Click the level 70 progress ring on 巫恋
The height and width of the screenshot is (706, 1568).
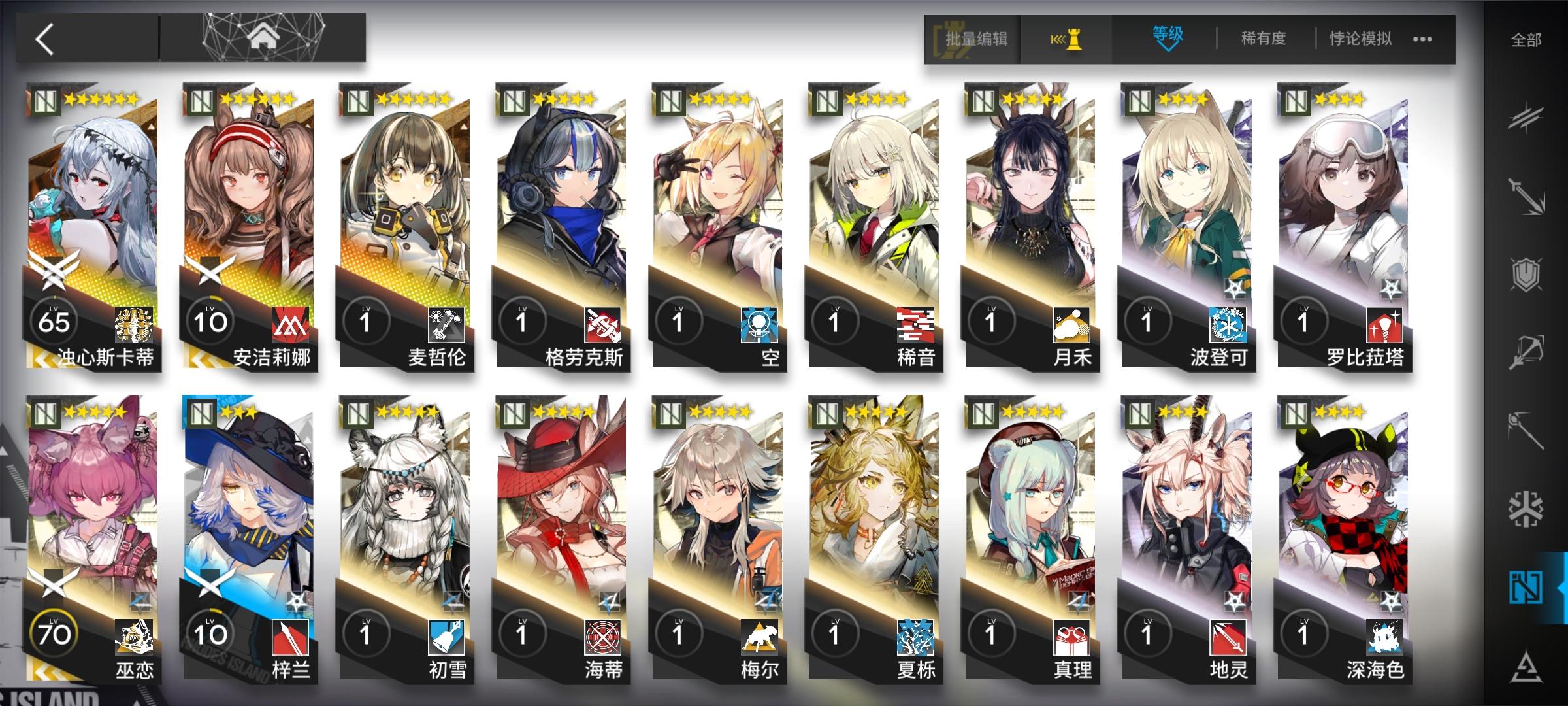click(56, 631)
